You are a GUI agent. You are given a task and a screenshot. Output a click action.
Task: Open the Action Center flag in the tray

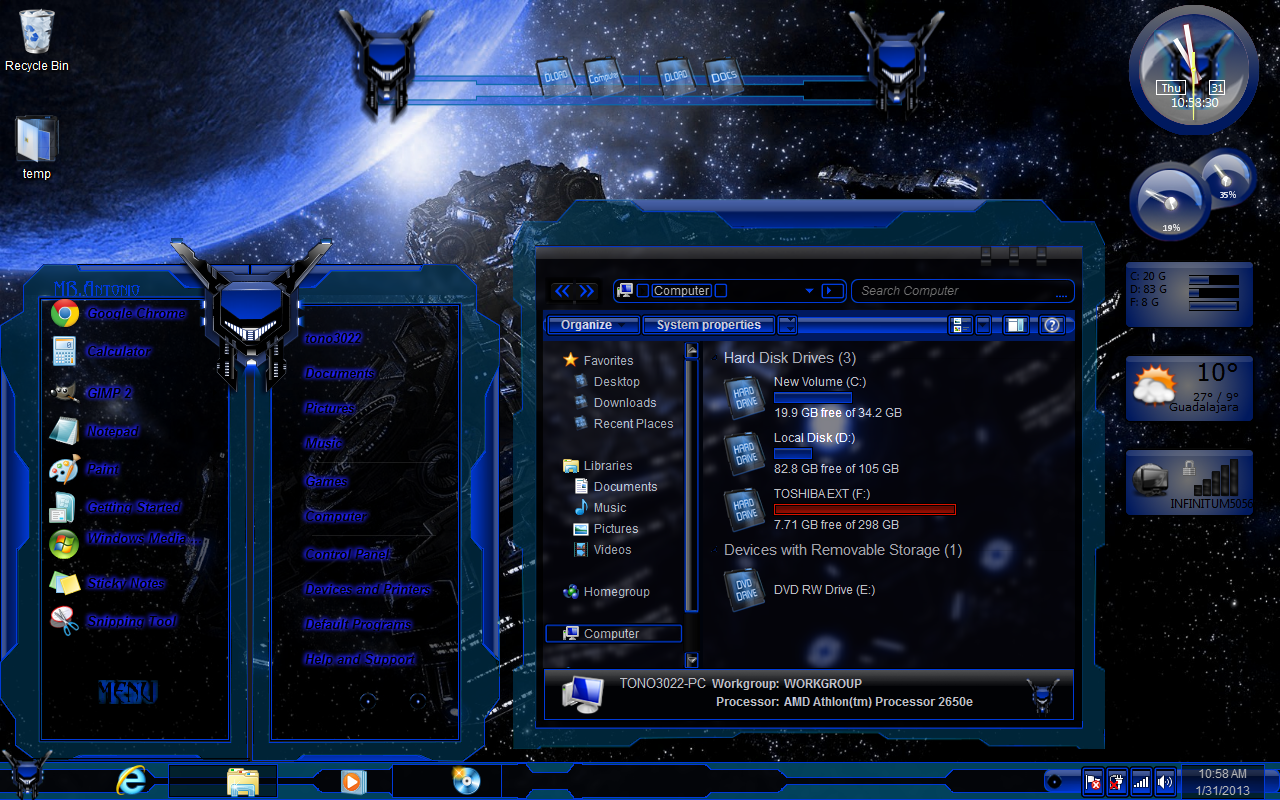(1092, 780)
